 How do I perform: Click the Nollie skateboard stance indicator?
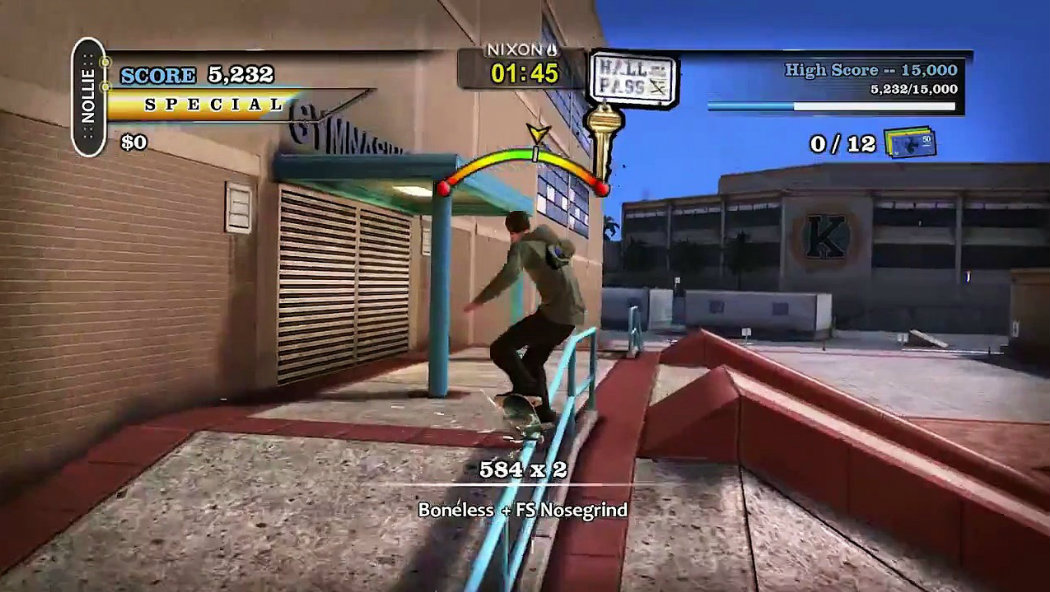point(88,97)
